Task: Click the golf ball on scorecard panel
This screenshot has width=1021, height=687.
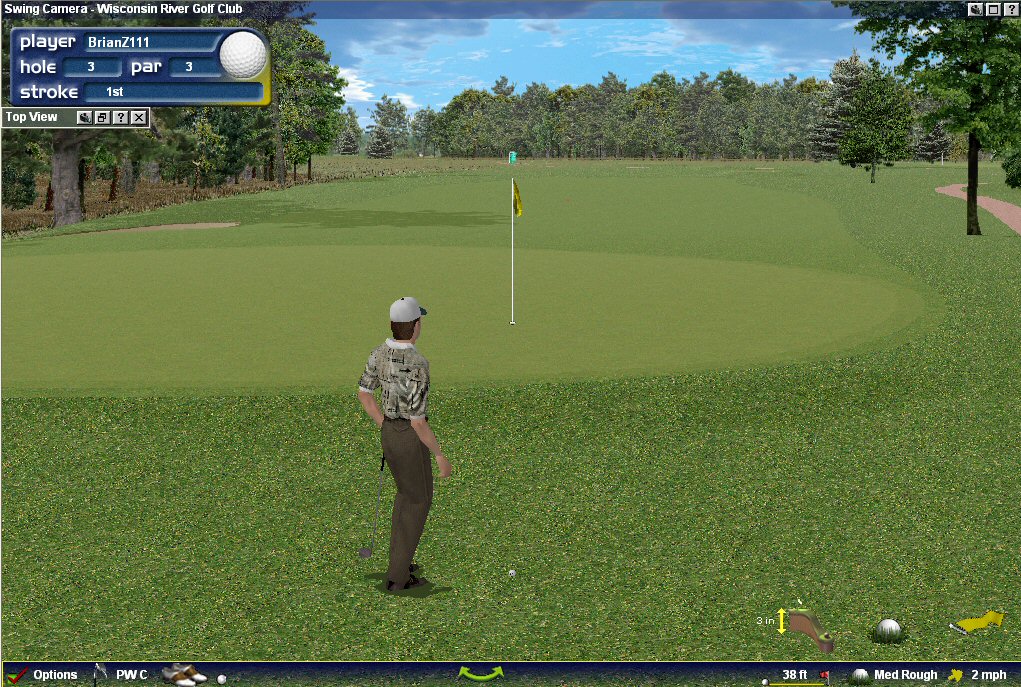Action: coord(242,54)
